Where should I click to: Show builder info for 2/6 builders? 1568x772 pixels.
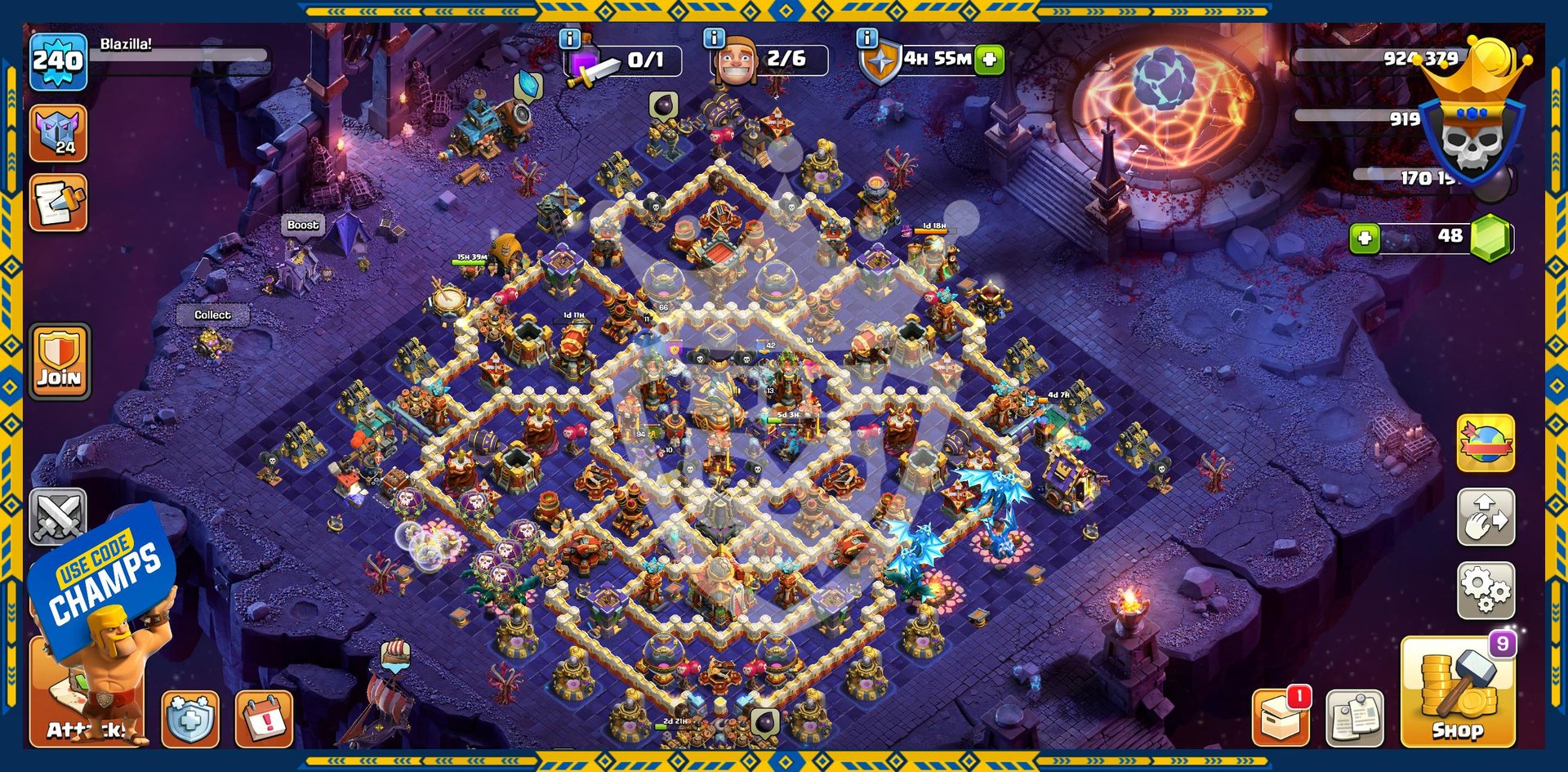(714, 38)
